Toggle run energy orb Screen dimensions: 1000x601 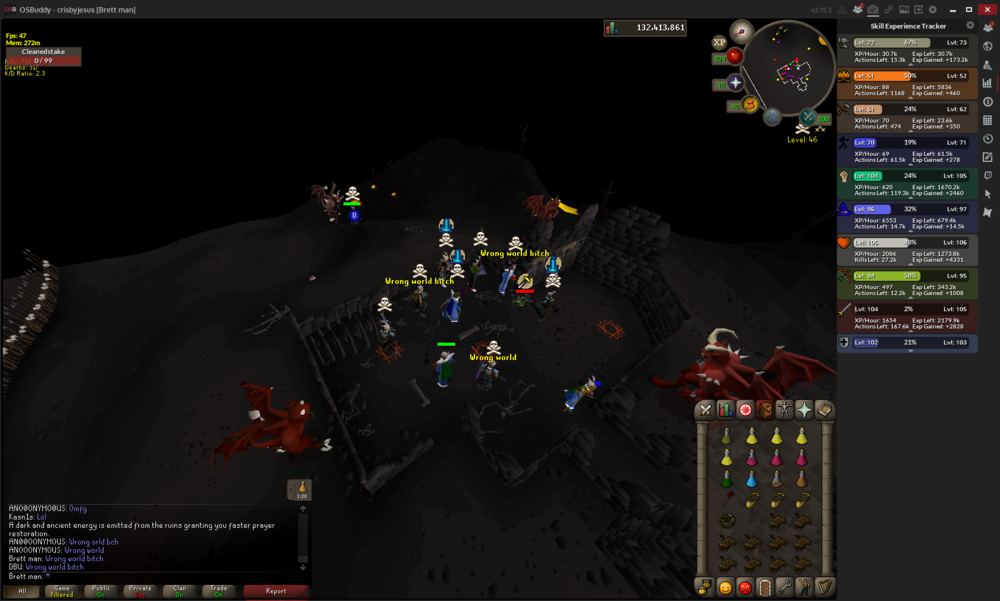tap(749, 105)
